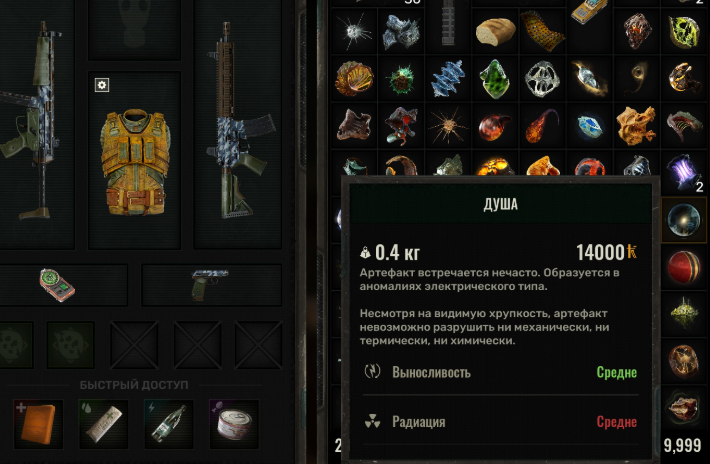
Task: Choose the water bottle quick-access slot
Action: [x=169, y=424]
